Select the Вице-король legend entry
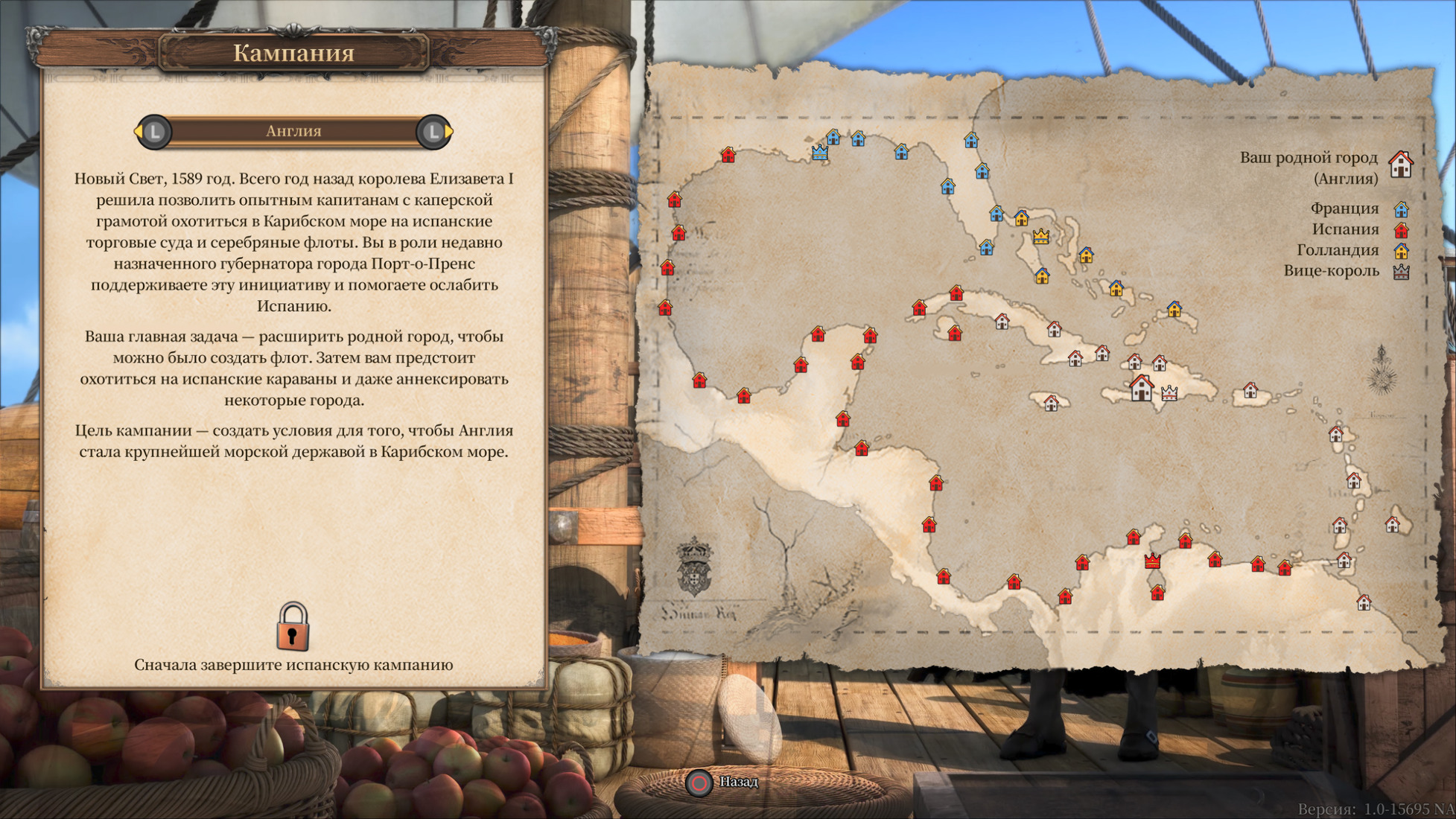The width and height of the screenshot is (1456, 819). pos(1331,271)
